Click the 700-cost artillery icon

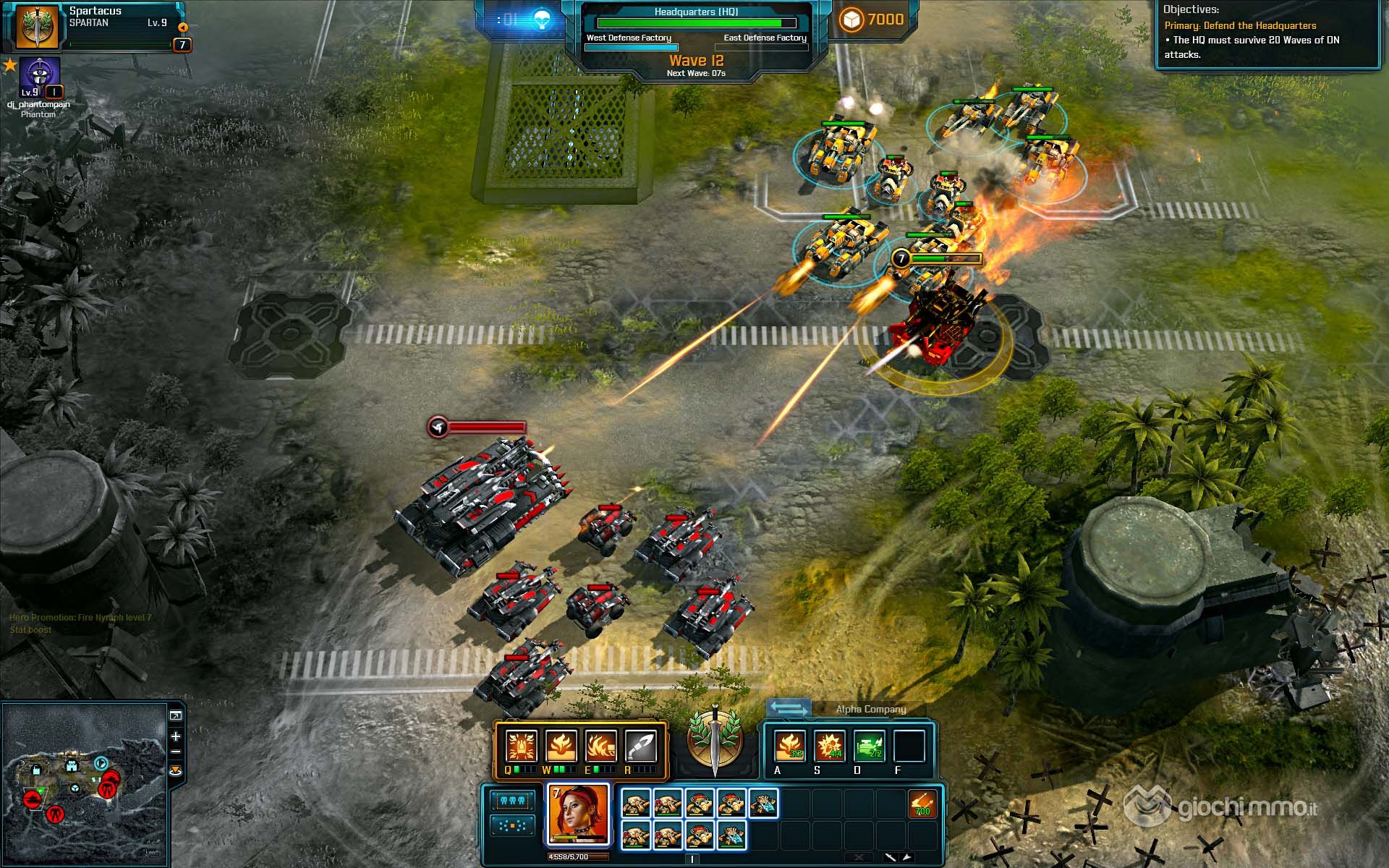pyautogui.click(x=922, y=804)
